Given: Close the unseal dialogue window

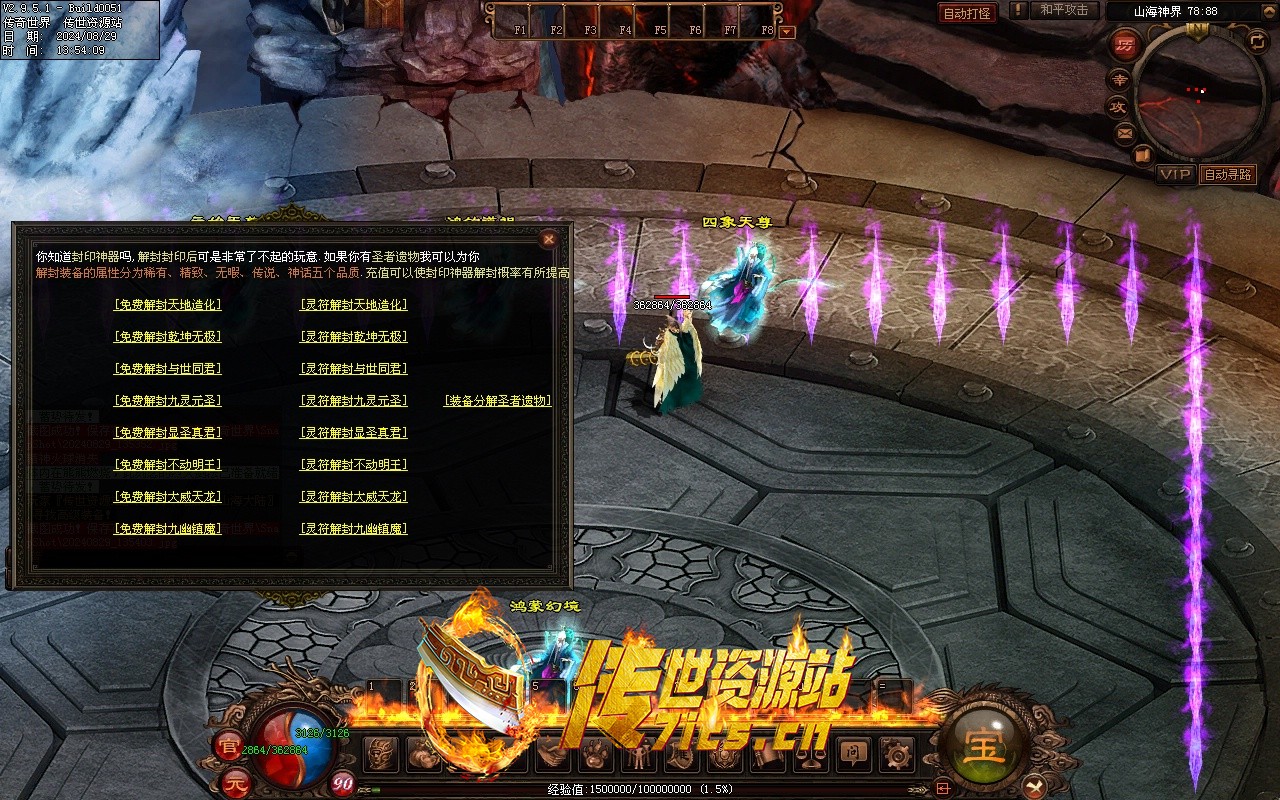Looking at the screenshot, I should click(548, 239).
